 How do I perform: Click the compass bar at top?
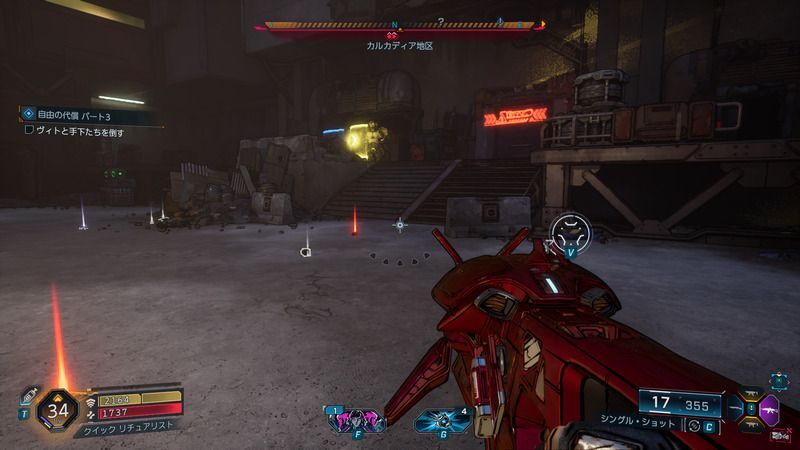pos(398,25)
